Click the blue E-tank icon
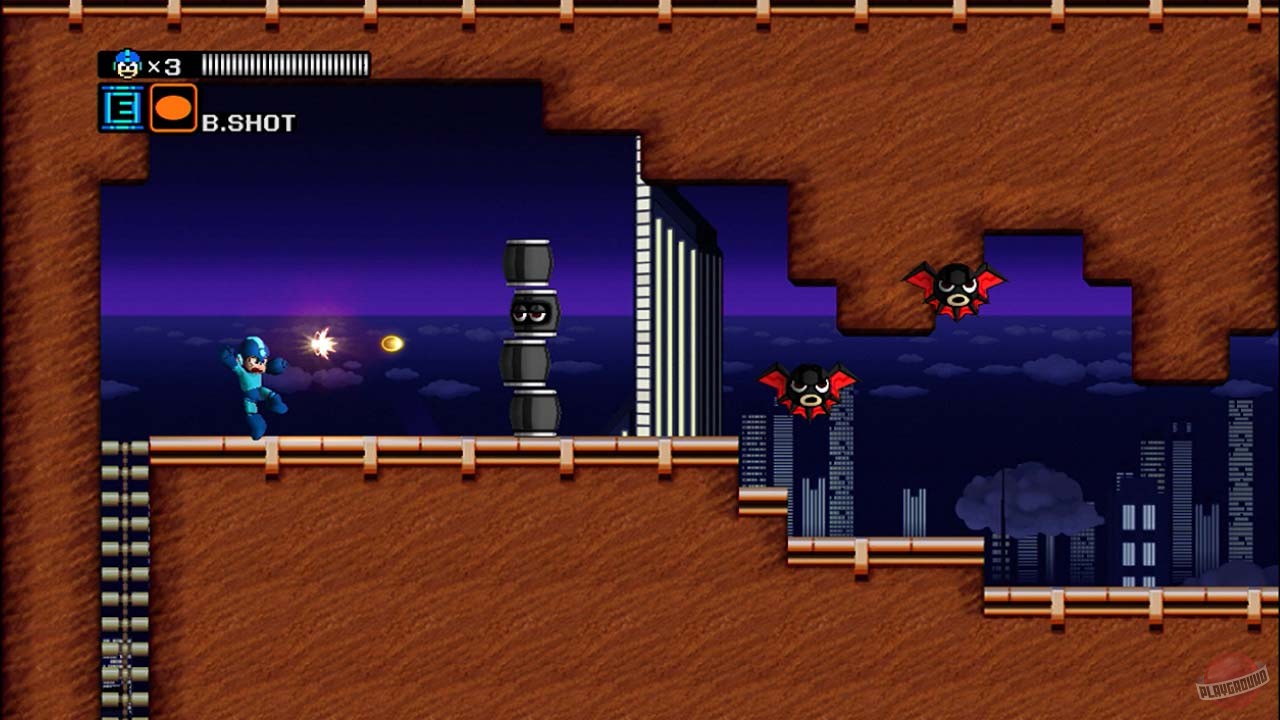Image resolution: width=1280 pixels, height=720 pixels. [120, 108]
